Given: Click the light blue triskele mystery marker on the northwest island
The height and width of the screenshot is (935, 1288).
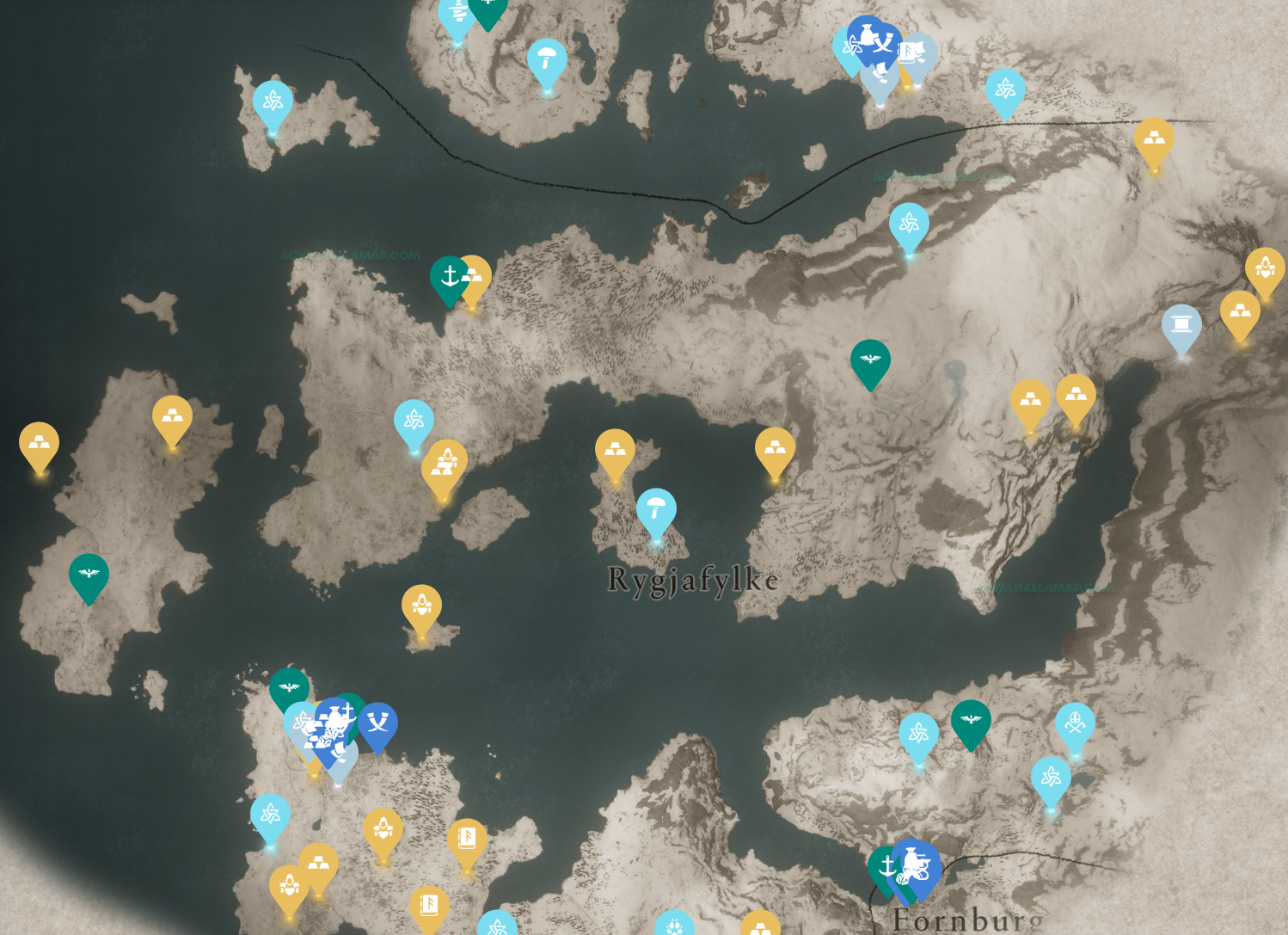Looking at the screenshot, I should (x=273, y=101).
